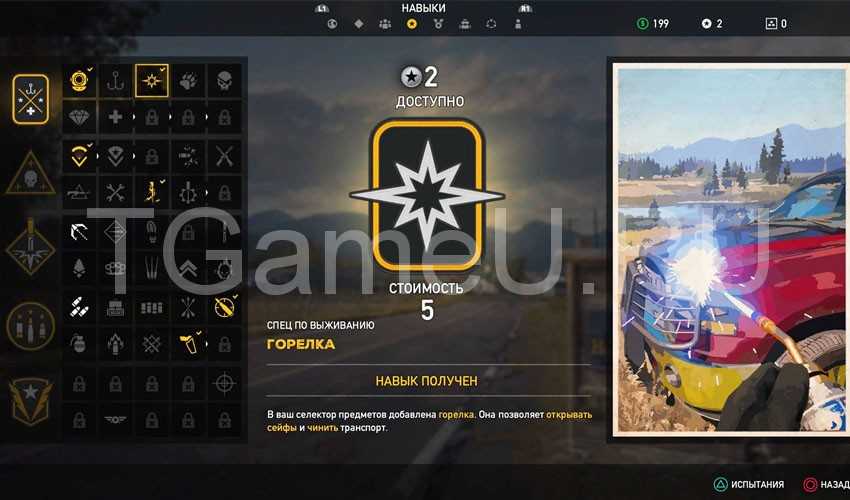The image size is (850, 500).
Task: Open the star-and-lightning shield skill category
Action: [x=30, y=399]
